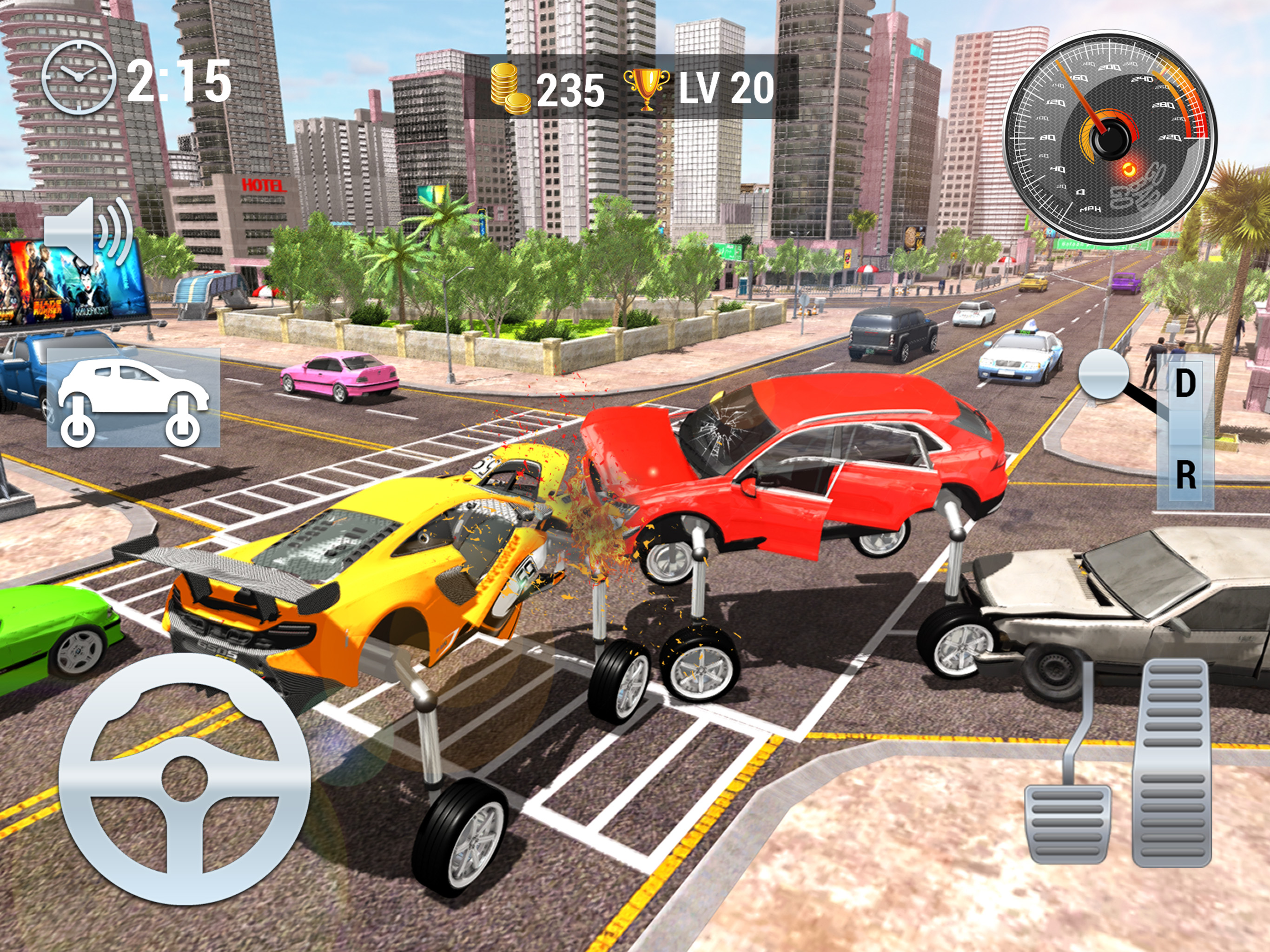Click the gear shifter knob
The image size is (1270, 952).
(1104, 374)
